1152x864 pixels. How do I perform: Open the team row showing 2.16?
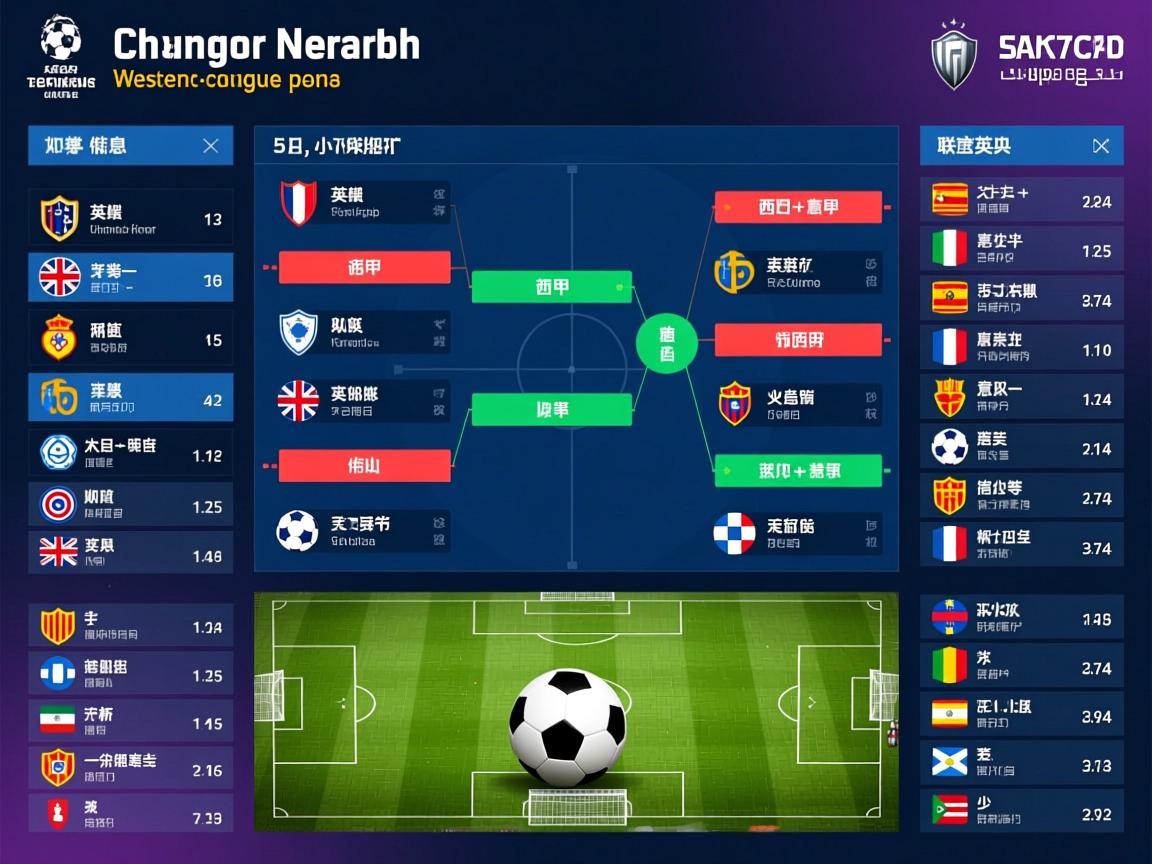pos(131,768)
